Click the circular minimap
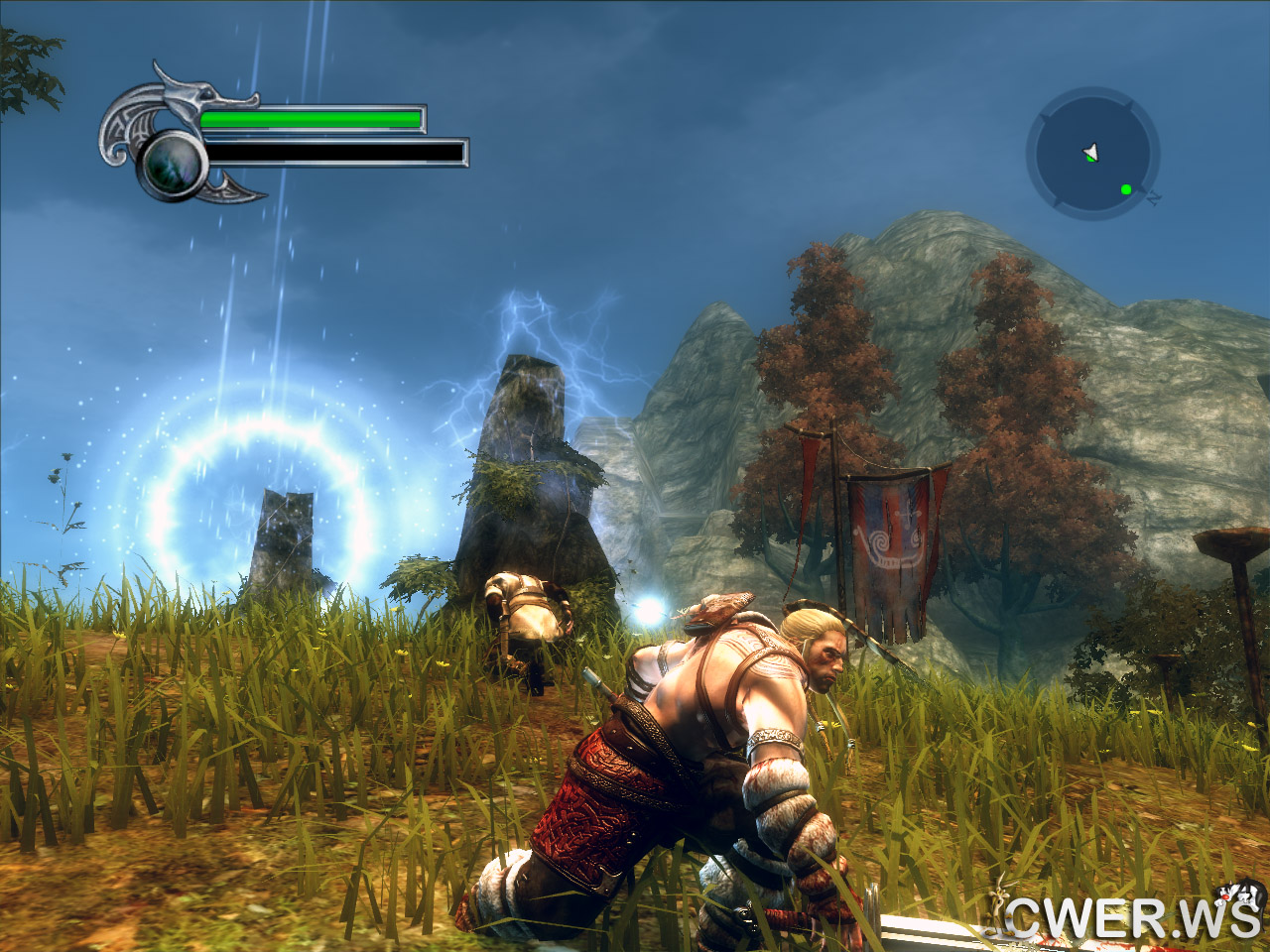1270x952 pixels. point(1092,152)
